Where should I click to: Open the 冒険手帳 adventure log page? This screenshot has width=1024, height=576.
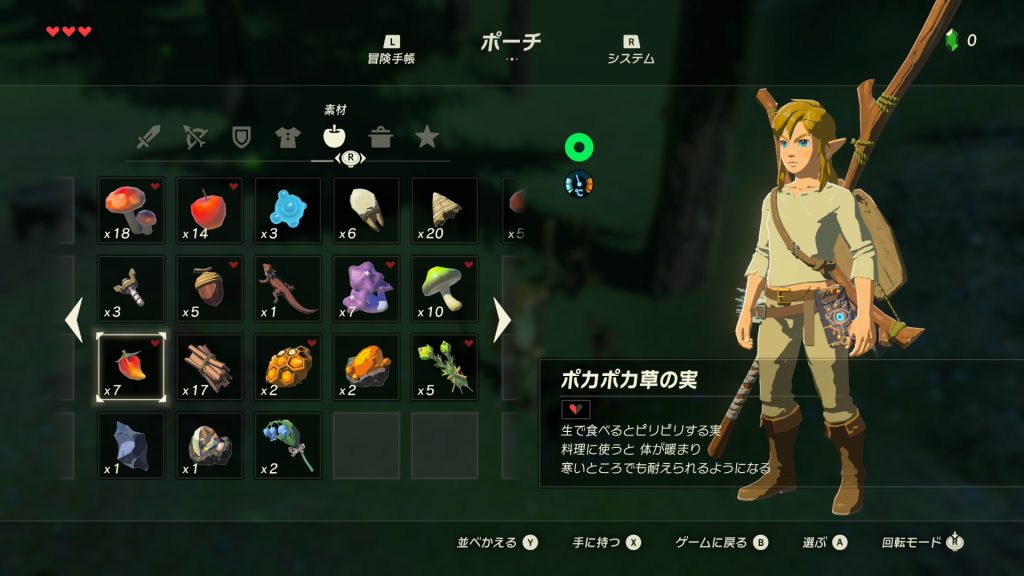pos(391,51)
